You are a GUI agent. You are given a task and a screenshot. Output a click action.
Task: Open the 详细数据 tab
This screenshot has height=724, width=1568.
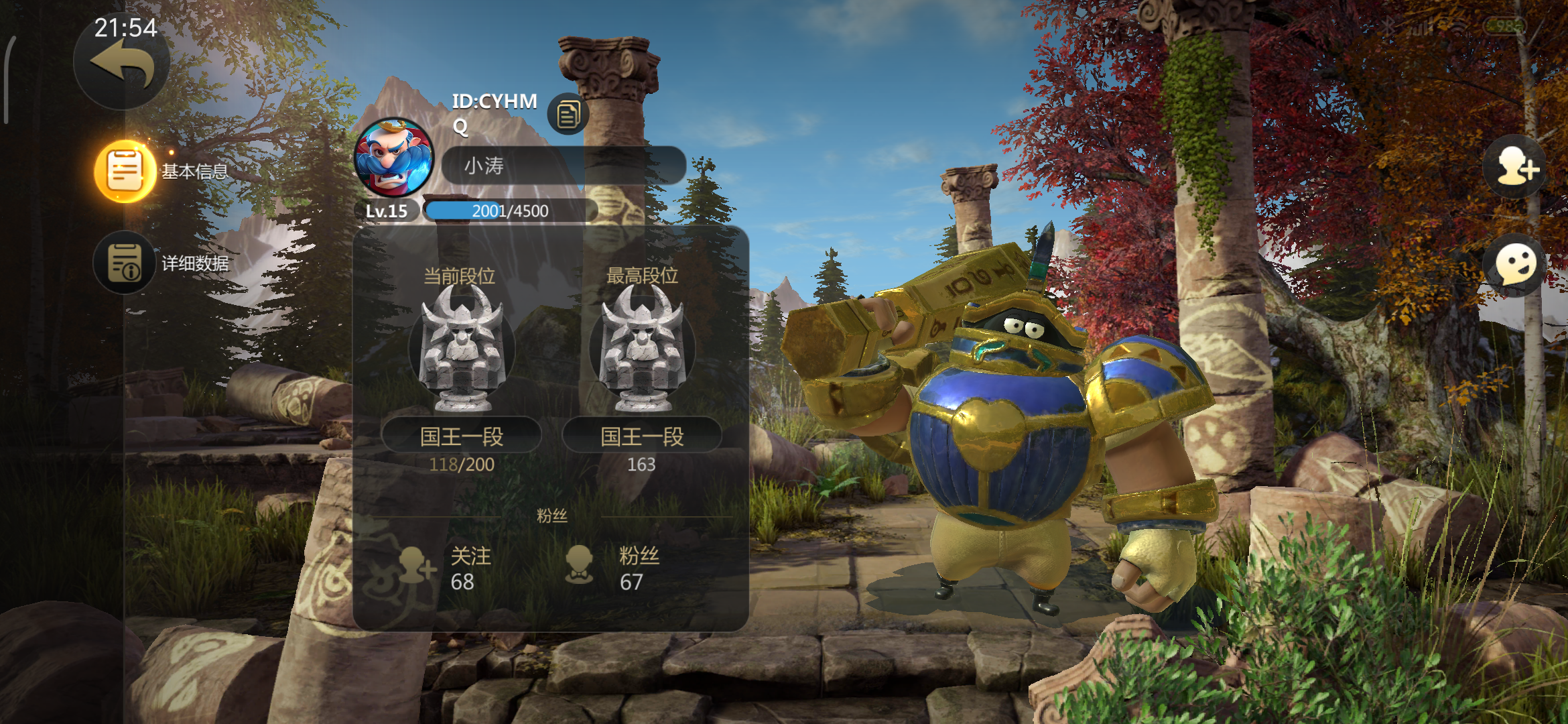pyautogui.click(x=125, y=263)
